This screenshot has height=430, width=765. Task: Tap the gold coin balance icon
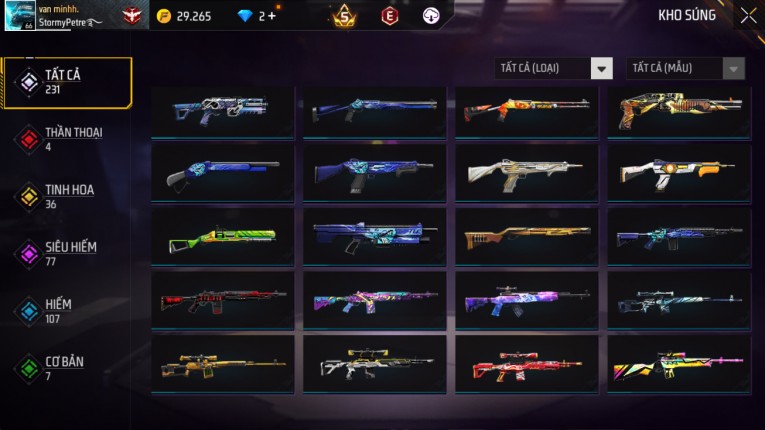coord(164,16)
